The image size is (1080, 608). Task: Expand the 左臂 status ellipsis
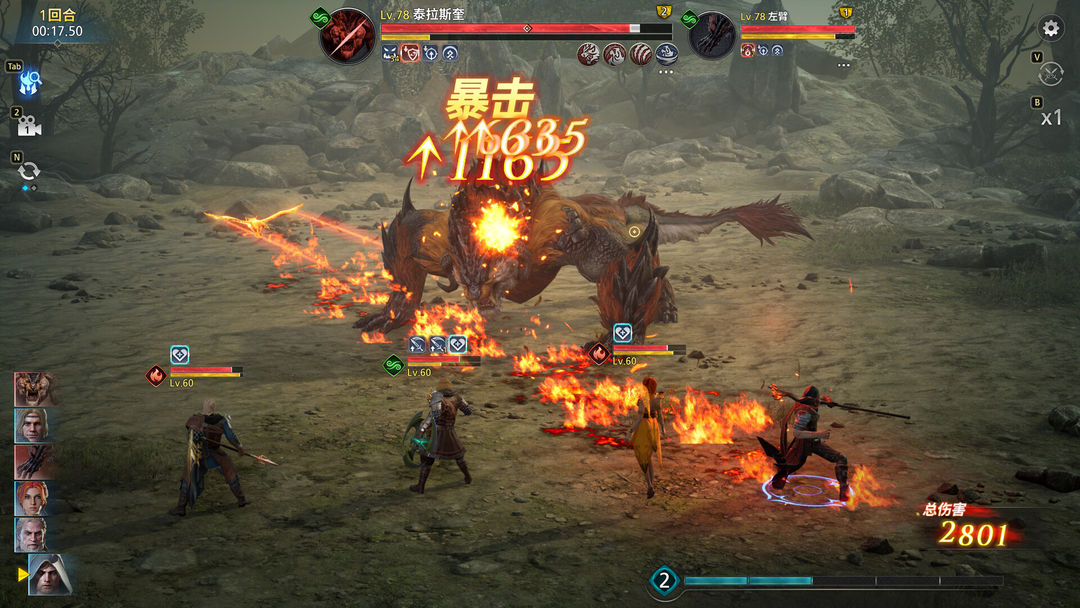[844, 66]
